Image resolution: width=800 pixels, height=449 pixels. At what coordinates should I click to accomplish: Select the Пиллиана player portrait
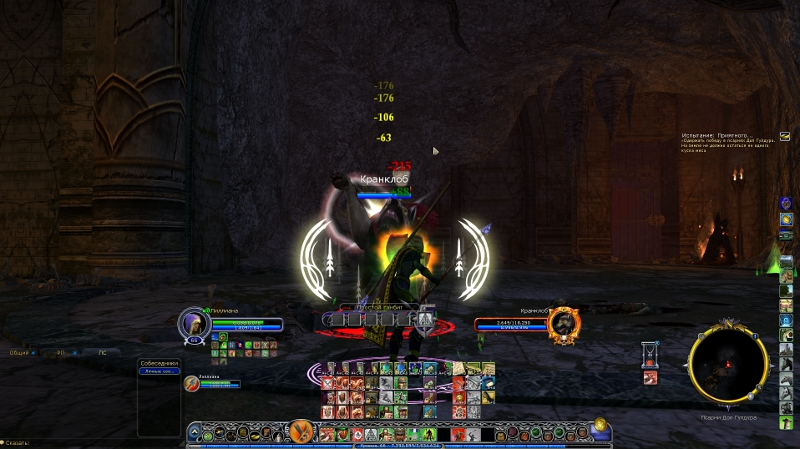click(x=192, y=322)
